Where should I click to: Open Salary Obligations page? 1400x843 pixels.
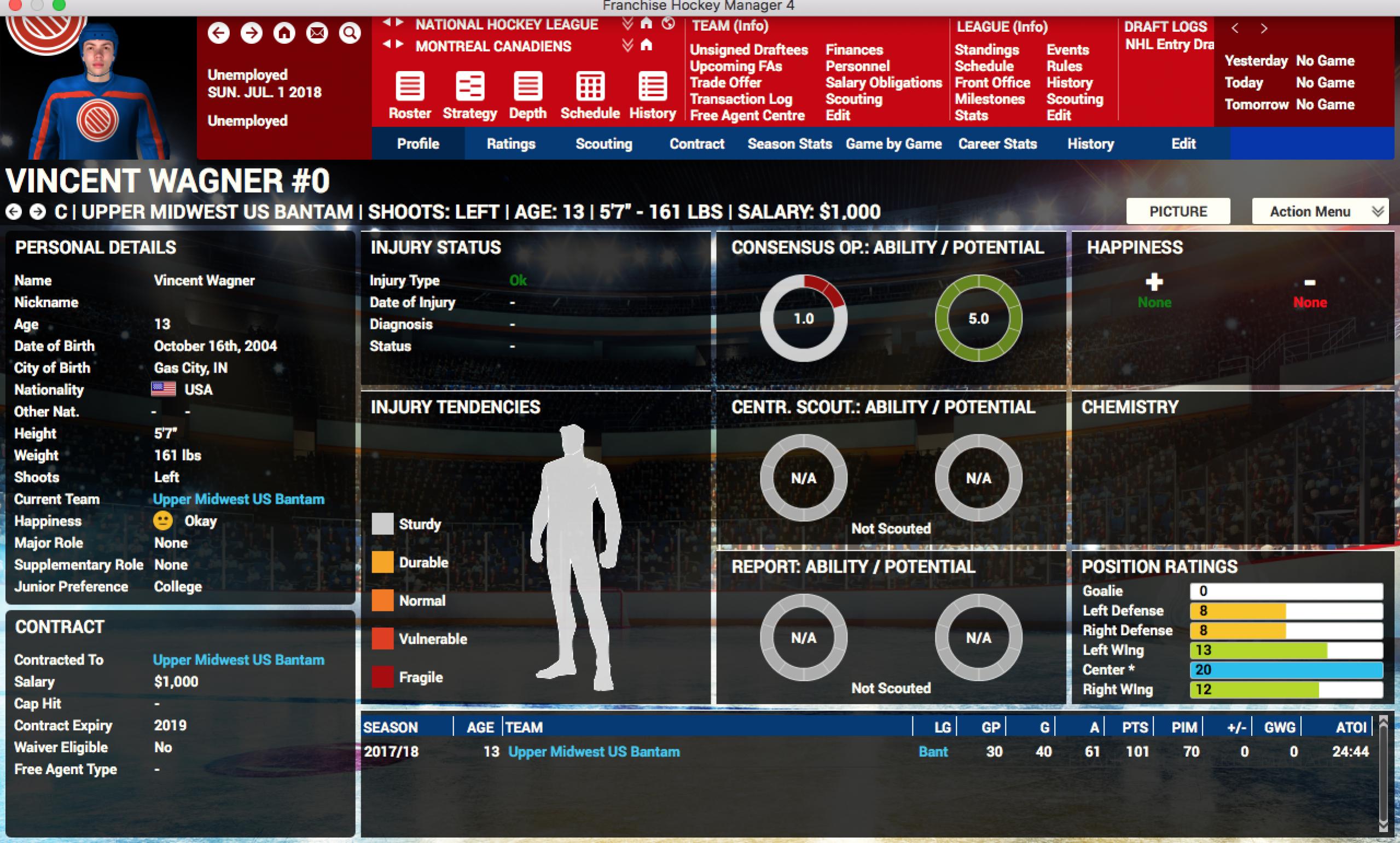click(884, 83)
